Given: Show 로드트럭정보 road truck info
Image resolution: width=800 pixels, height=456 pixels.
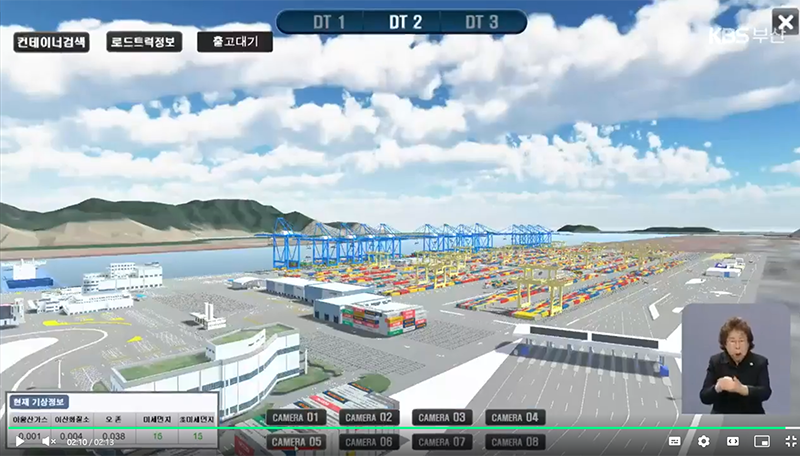Looking at the screenshot, I should pos(144,42).
